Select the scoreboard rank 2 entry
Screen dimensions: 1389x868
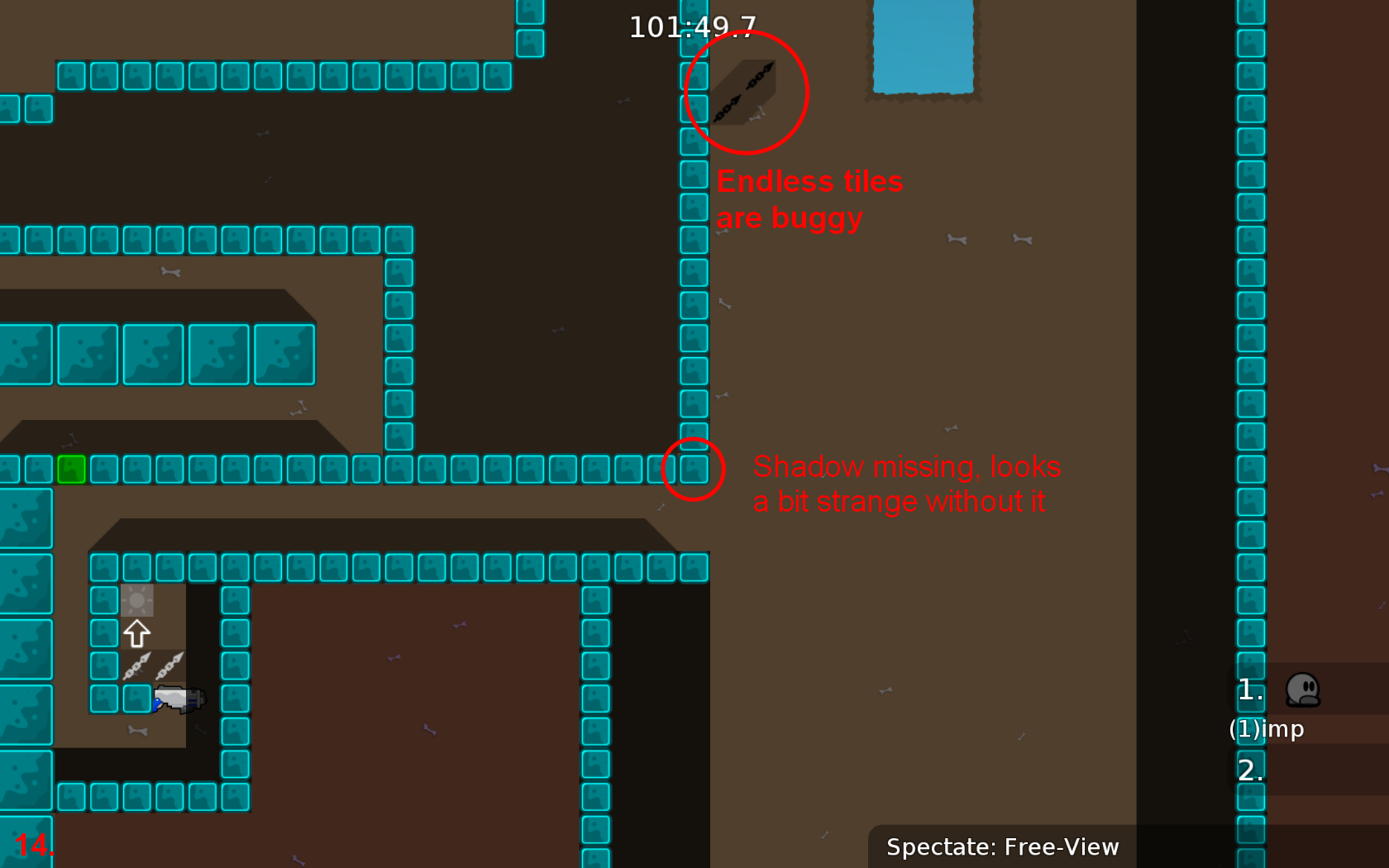(x=1250, y=770)
